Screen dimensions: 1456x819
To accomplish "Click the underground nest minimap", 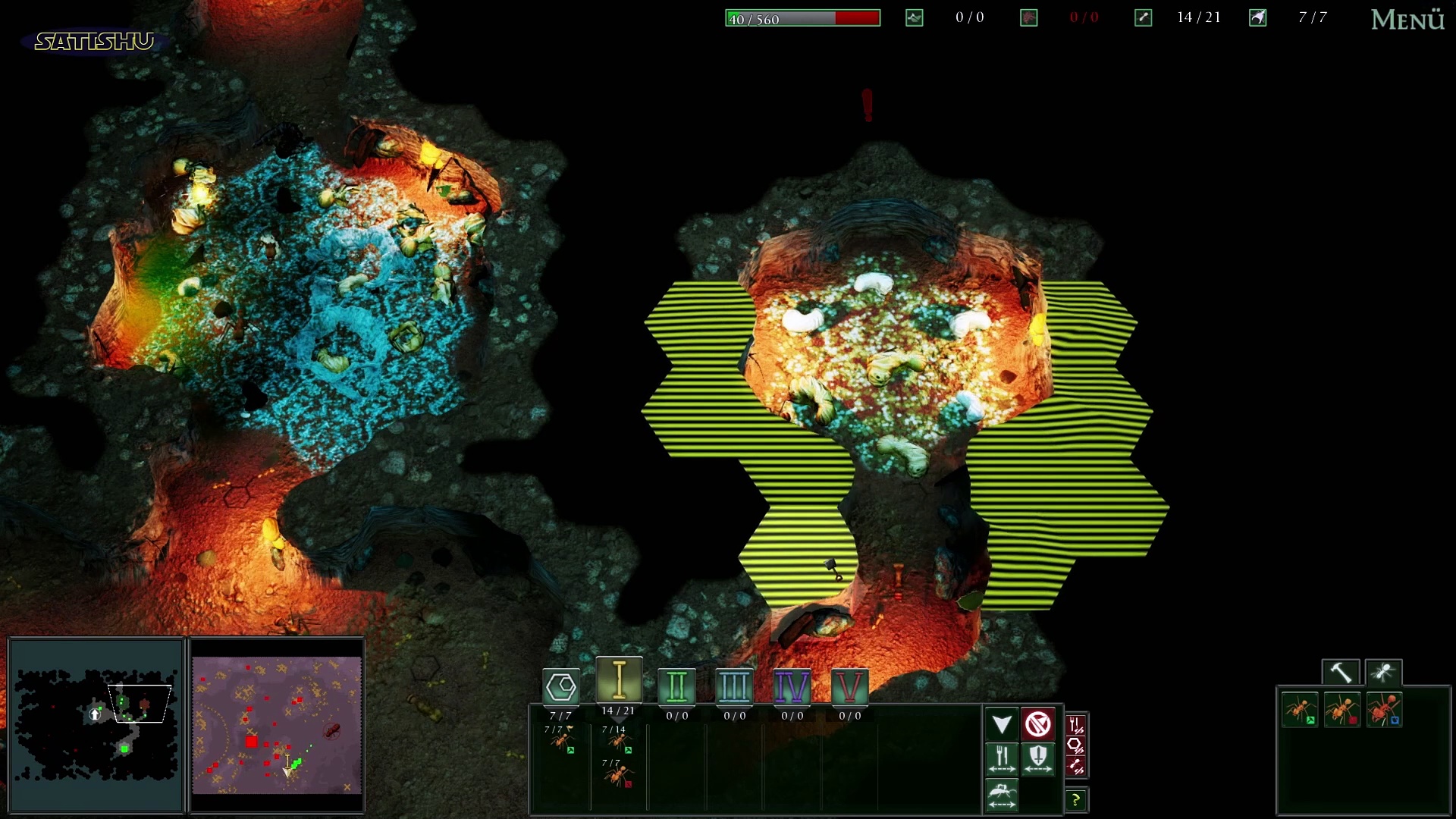I will point(96,725).
